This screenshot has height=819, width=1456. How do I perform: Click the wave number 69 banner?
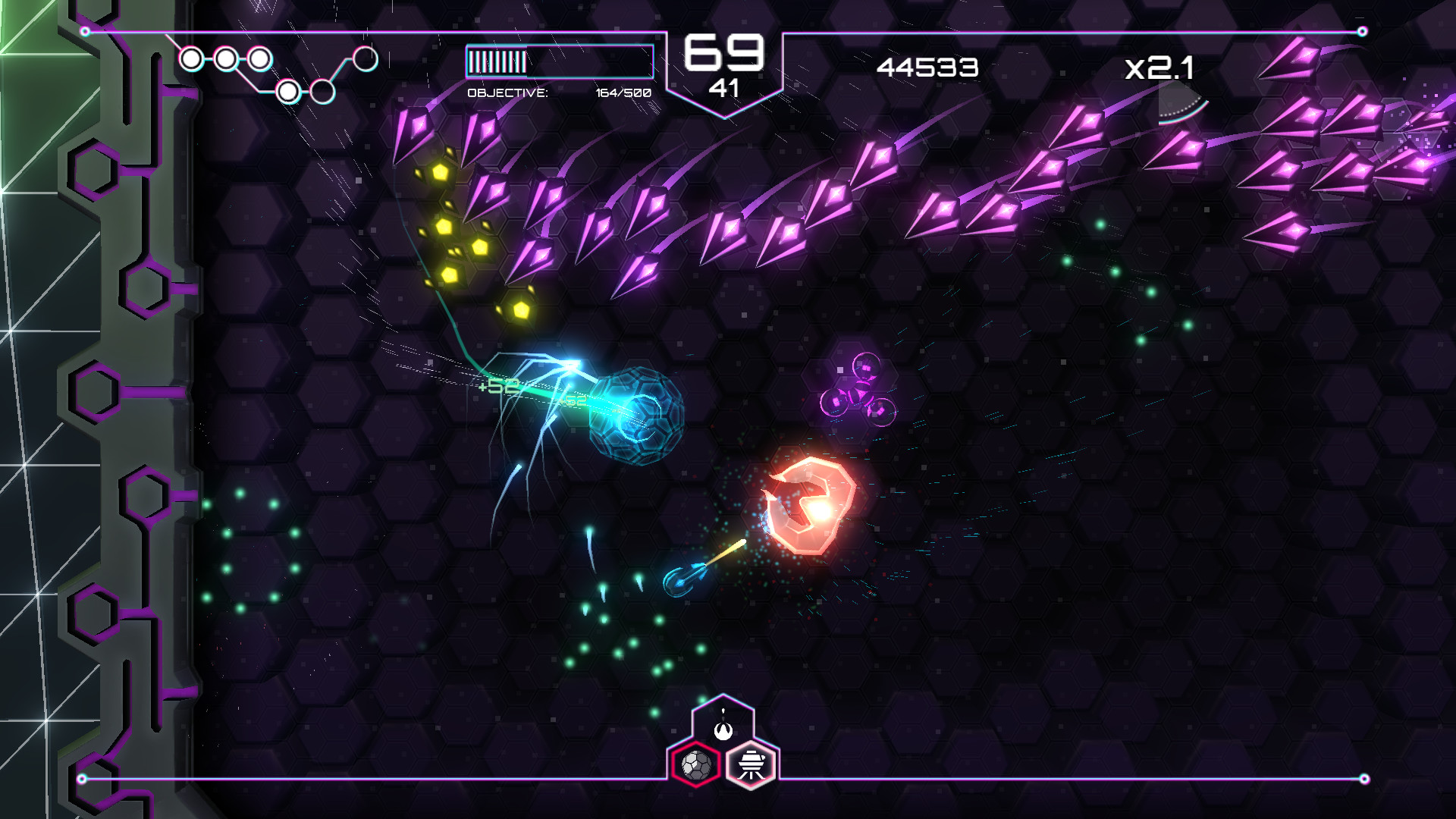725,57
